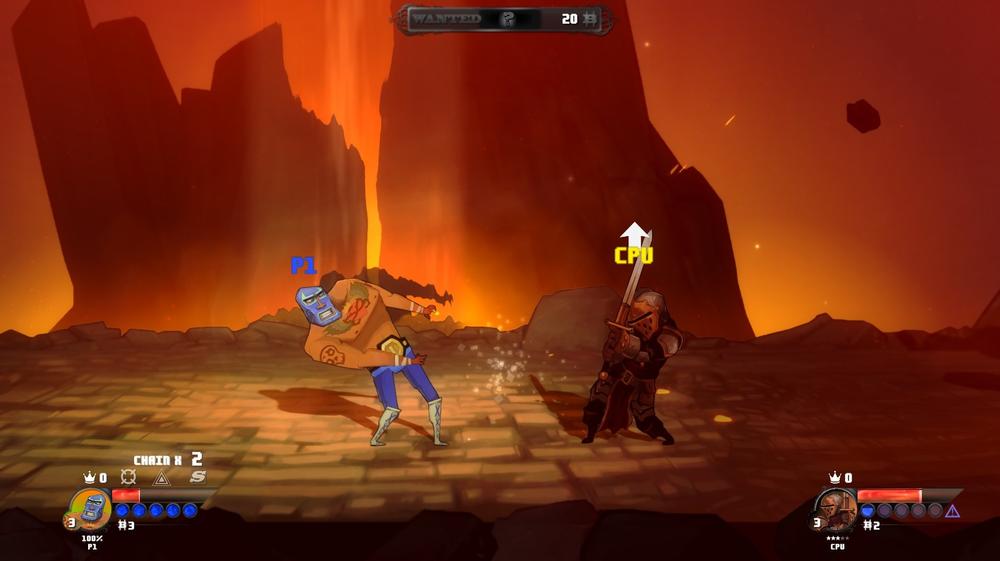Click the crosshair target icon
1000x561 pixels.
click(x=128, y=478)
